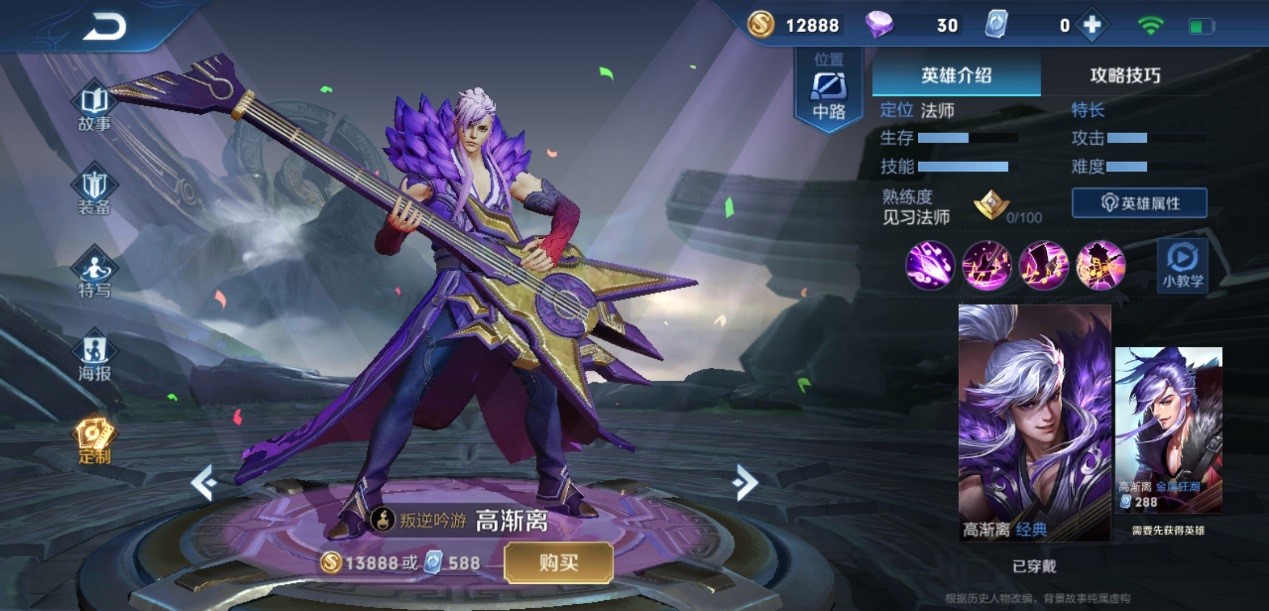View the guitar-player ultimate skill icon
This screenshot has height=611, width=1269.
tap(1101, 265)
